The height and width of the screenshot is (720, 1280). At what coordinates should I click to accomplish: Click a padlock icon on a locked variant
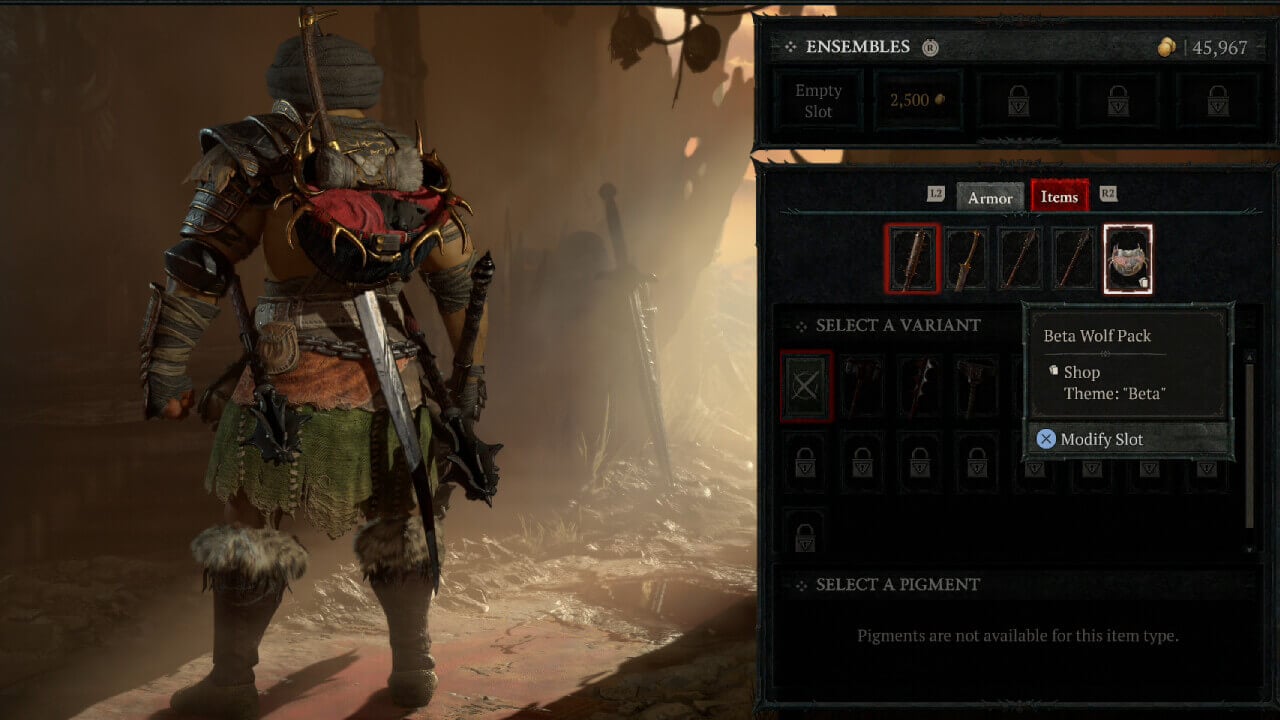[x=805, y=463]
